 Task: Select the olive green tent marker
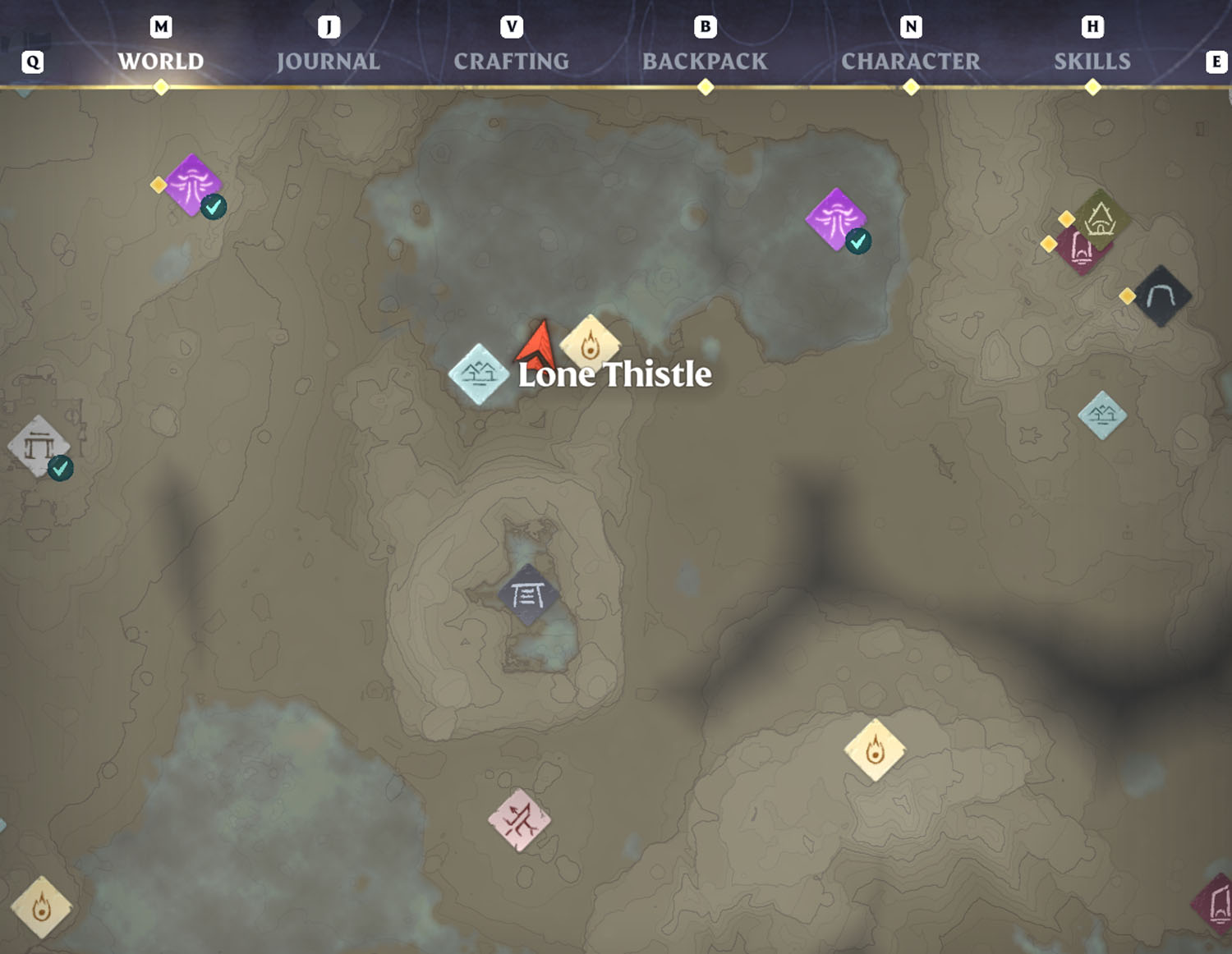pyautogui.click(x=1101, y=219)
